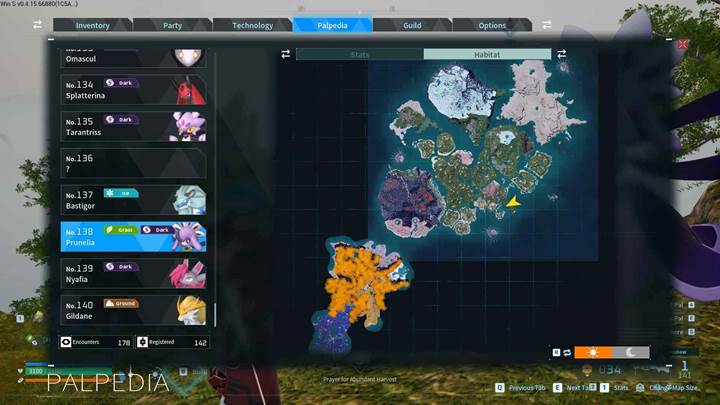Open Gildane entry No.140
720x405 pixels.
pyautogui.click(x=133, y=310)
